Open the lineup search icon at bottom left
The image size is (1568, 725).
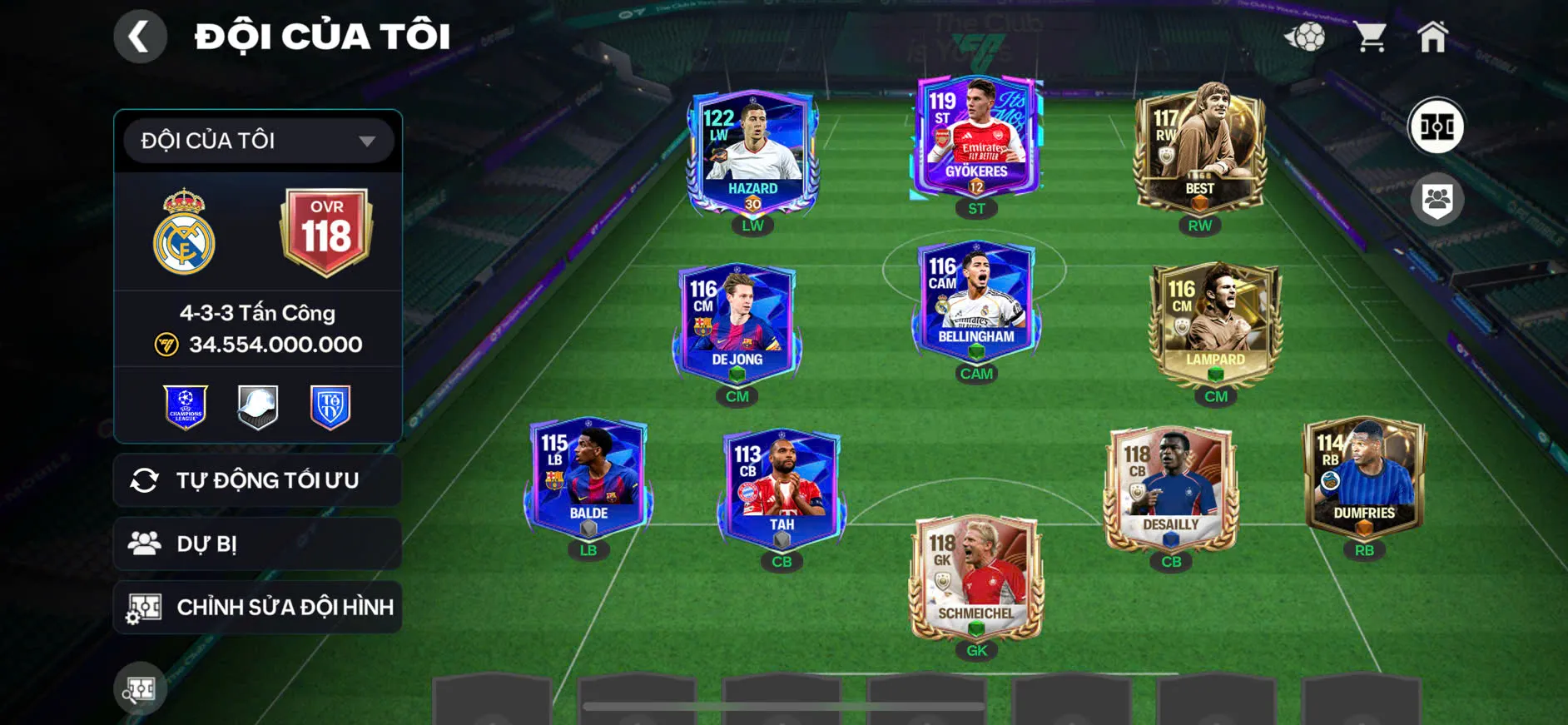[140, 688]
